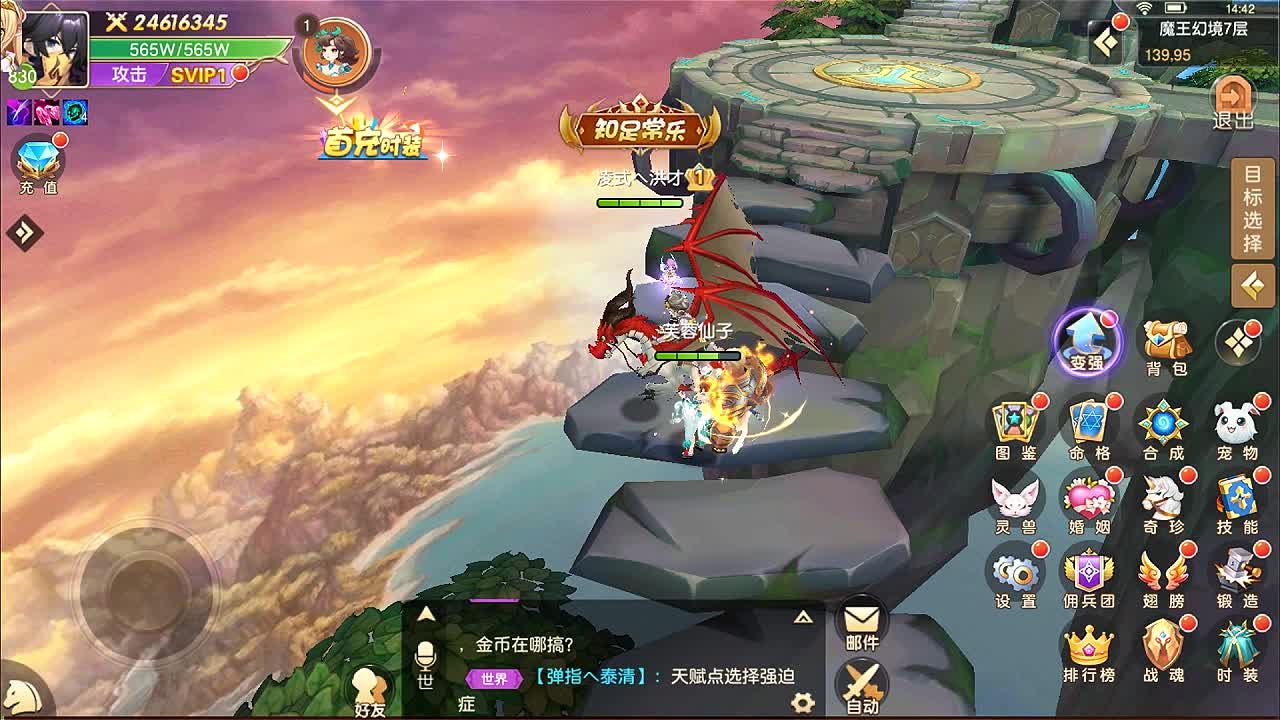Toggle 自动 auto-battle
The width and height of the screenshot is (1280, 720).
pos(861,688)
